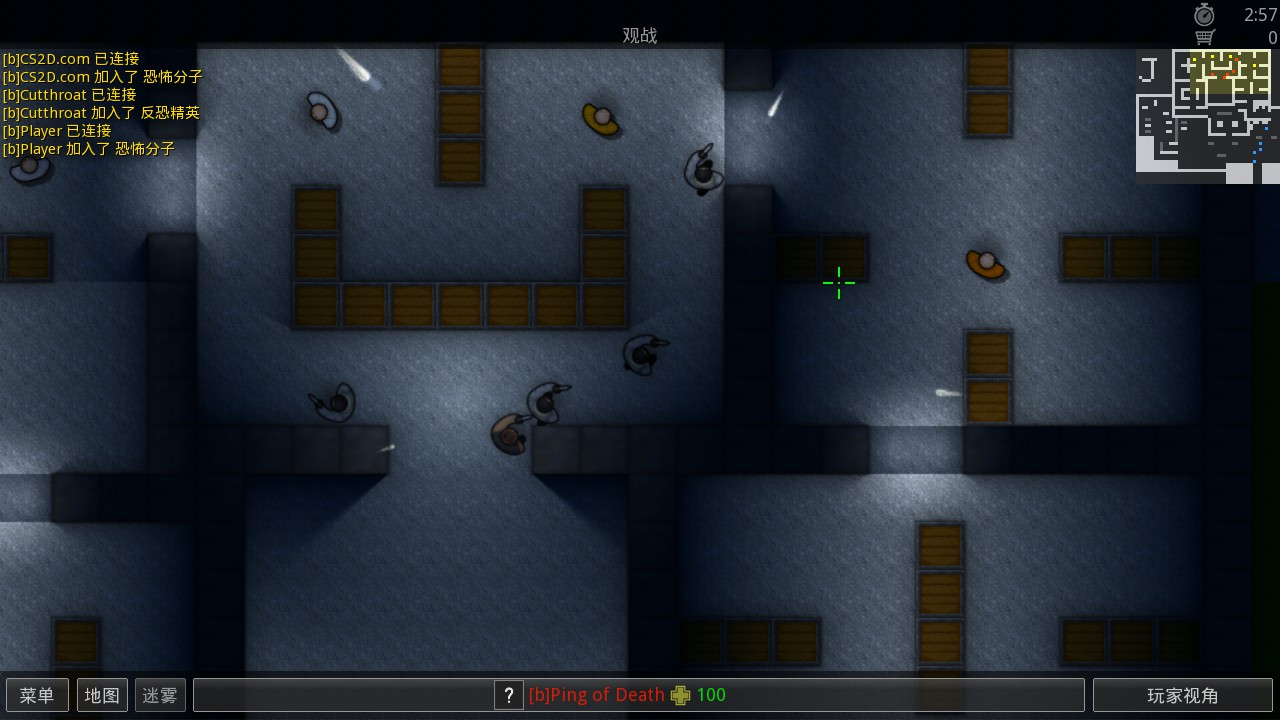This screenshot has height=720, width=1280.
Task: Click the yellow highlighted zone on the minimap
Action: tap(1229, 72)
